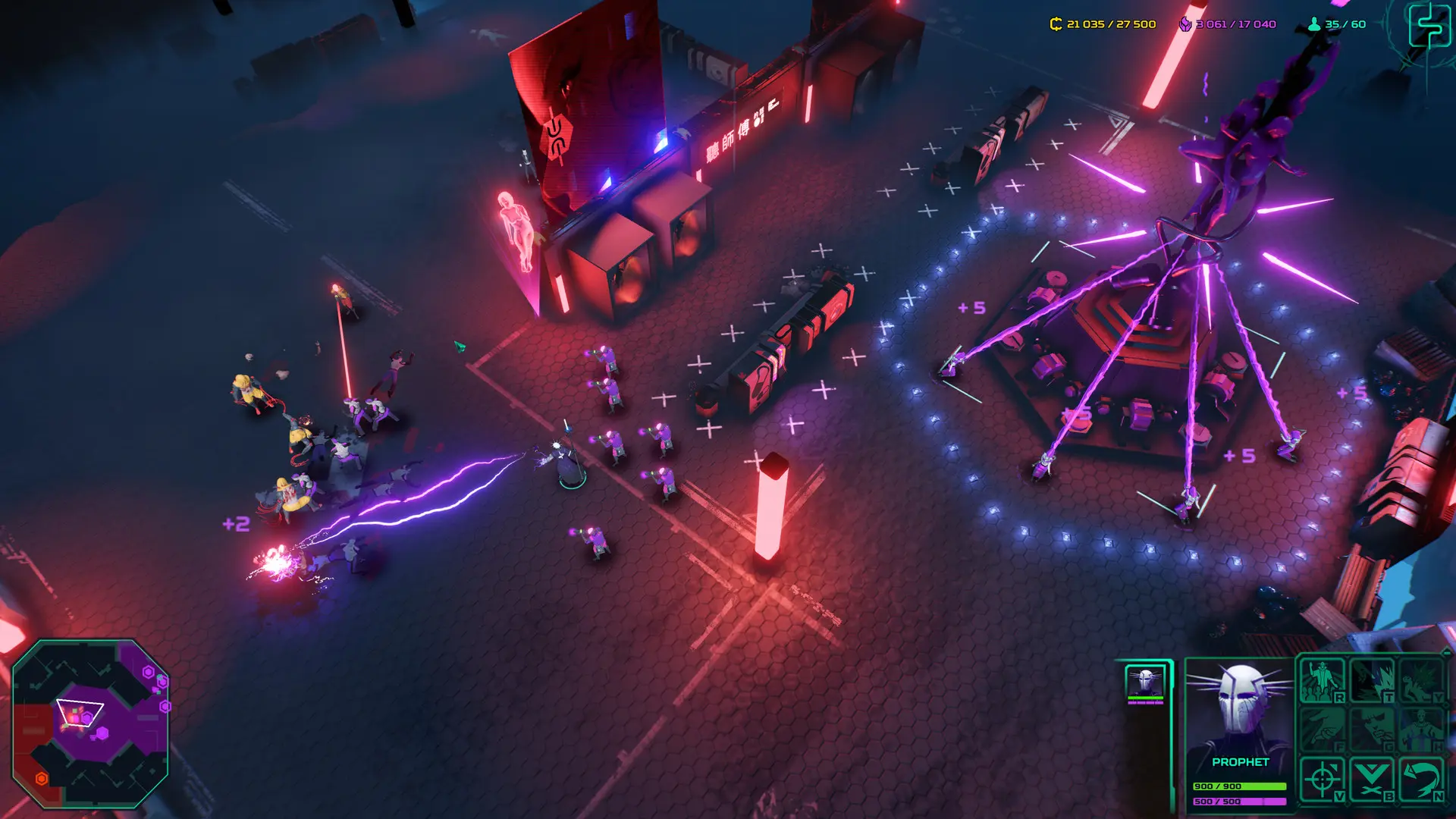This screenshot has width=1456, height=819.
Task: Click the Stop command icon (B hotkey)
Action: click(1370, 778)
